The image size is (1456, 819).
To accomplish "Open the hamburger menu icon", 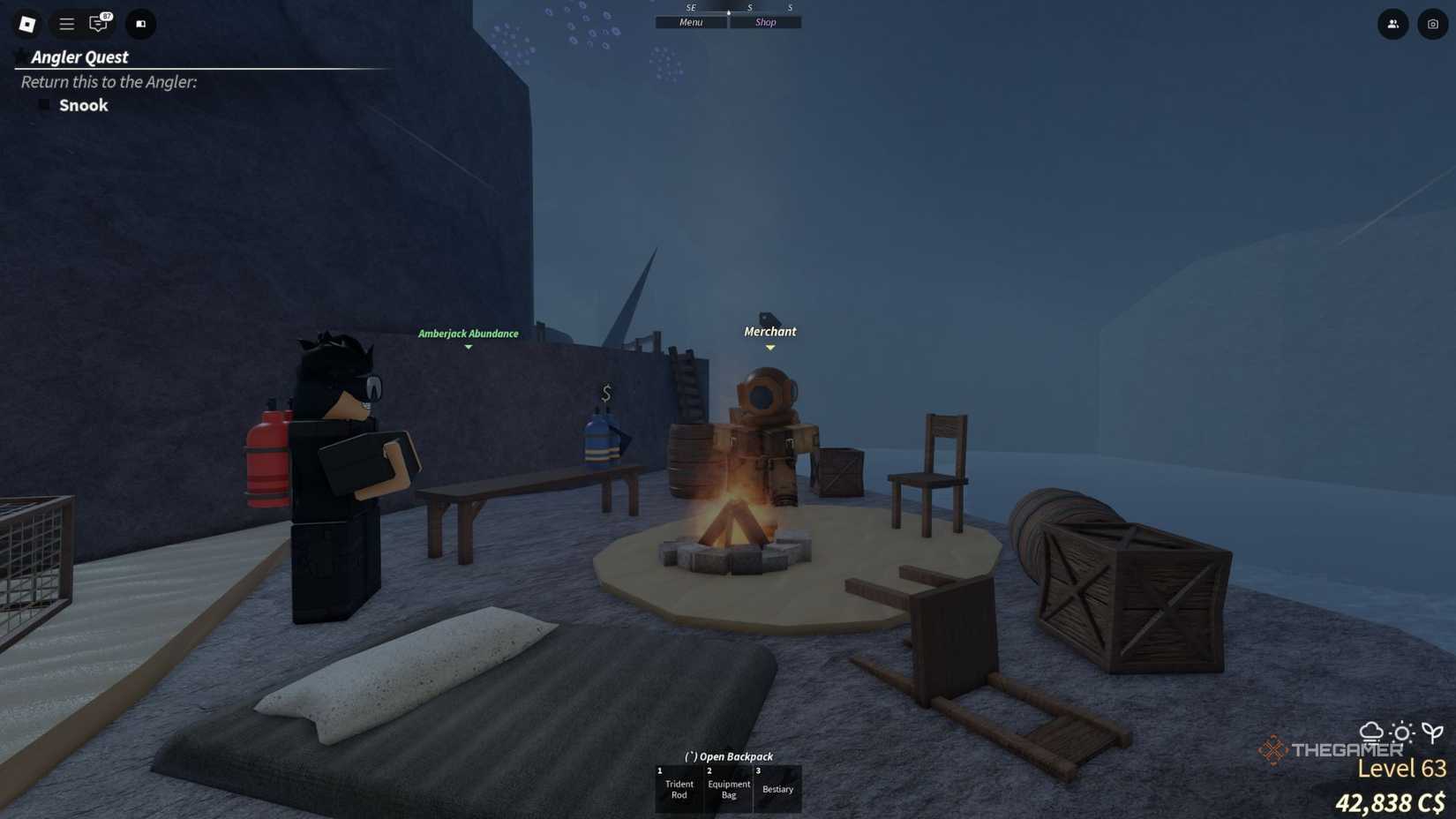I will pos(65,24).
